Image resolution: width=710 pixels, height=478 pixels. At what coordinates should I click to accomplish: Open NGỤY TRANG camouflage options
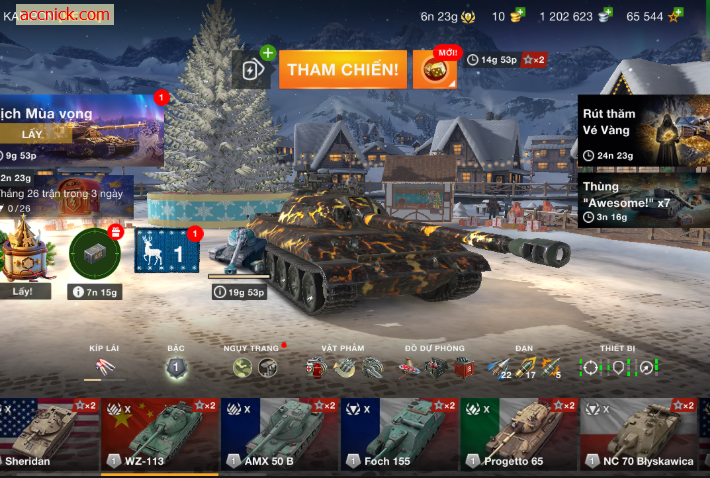click(255, 367)
